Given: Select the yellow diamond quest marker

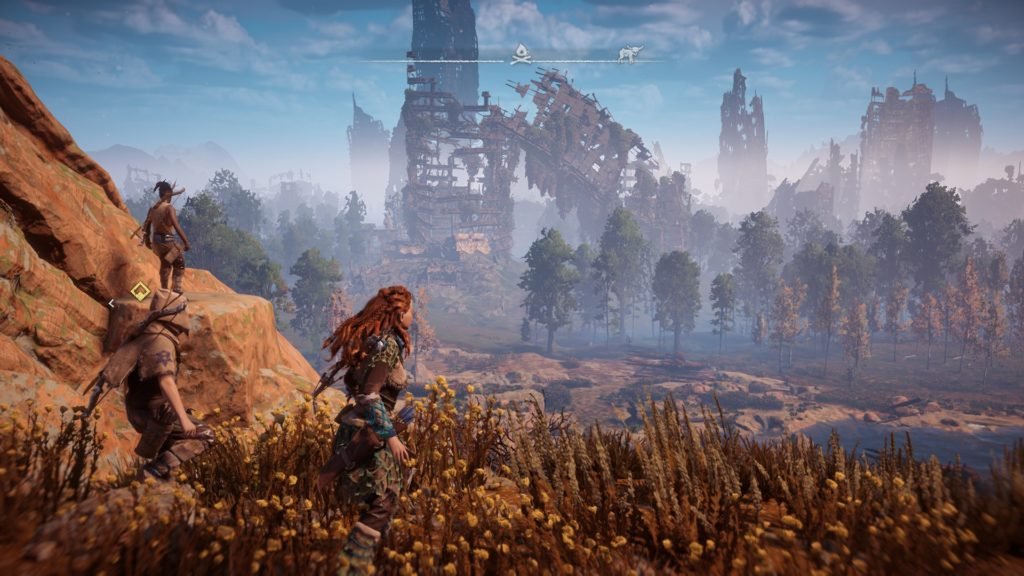Looking at the screenshot, I should (141, 291).
